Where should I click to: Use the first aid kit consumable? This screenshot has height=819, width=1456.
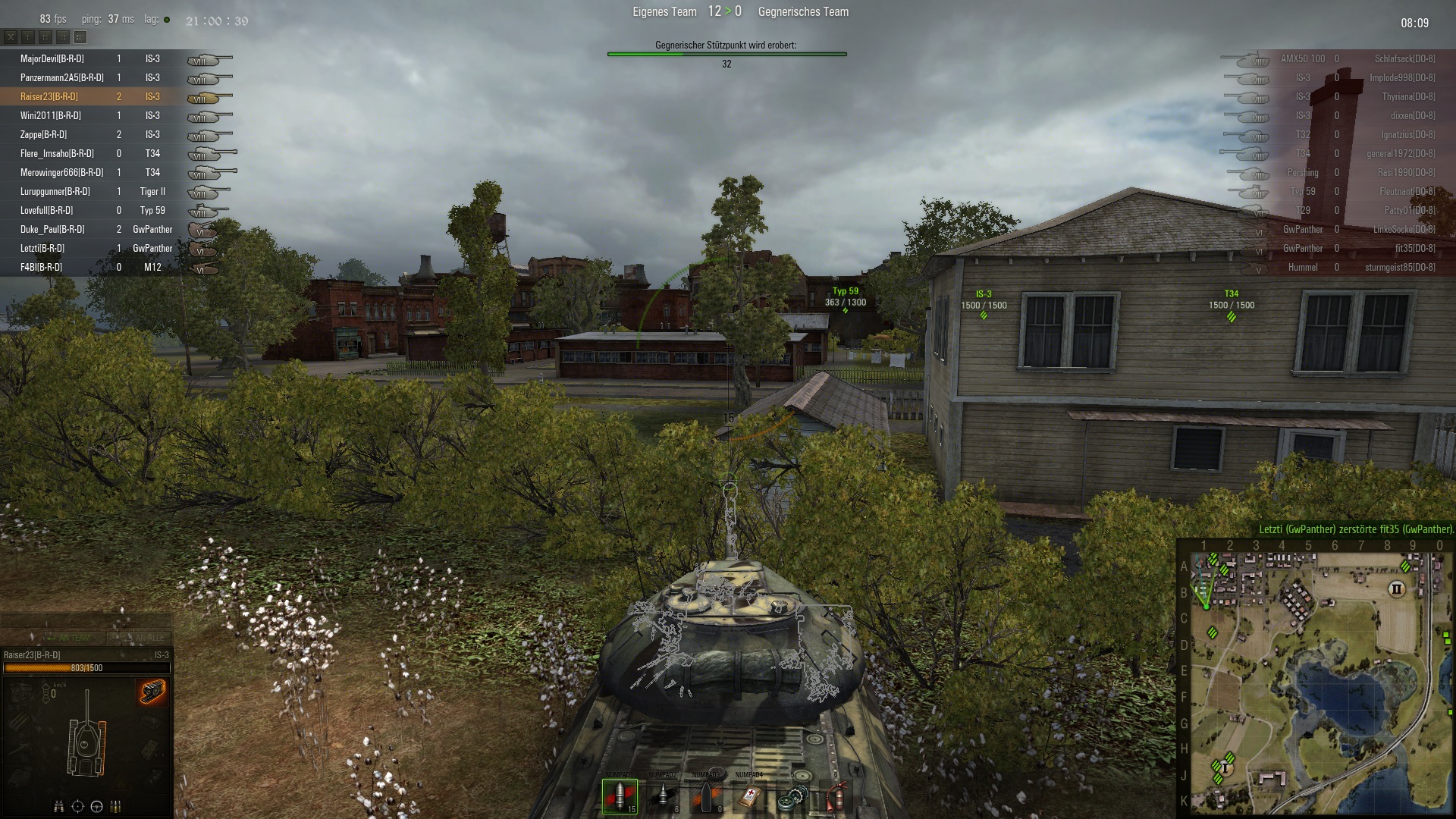[x=749, y=796]
